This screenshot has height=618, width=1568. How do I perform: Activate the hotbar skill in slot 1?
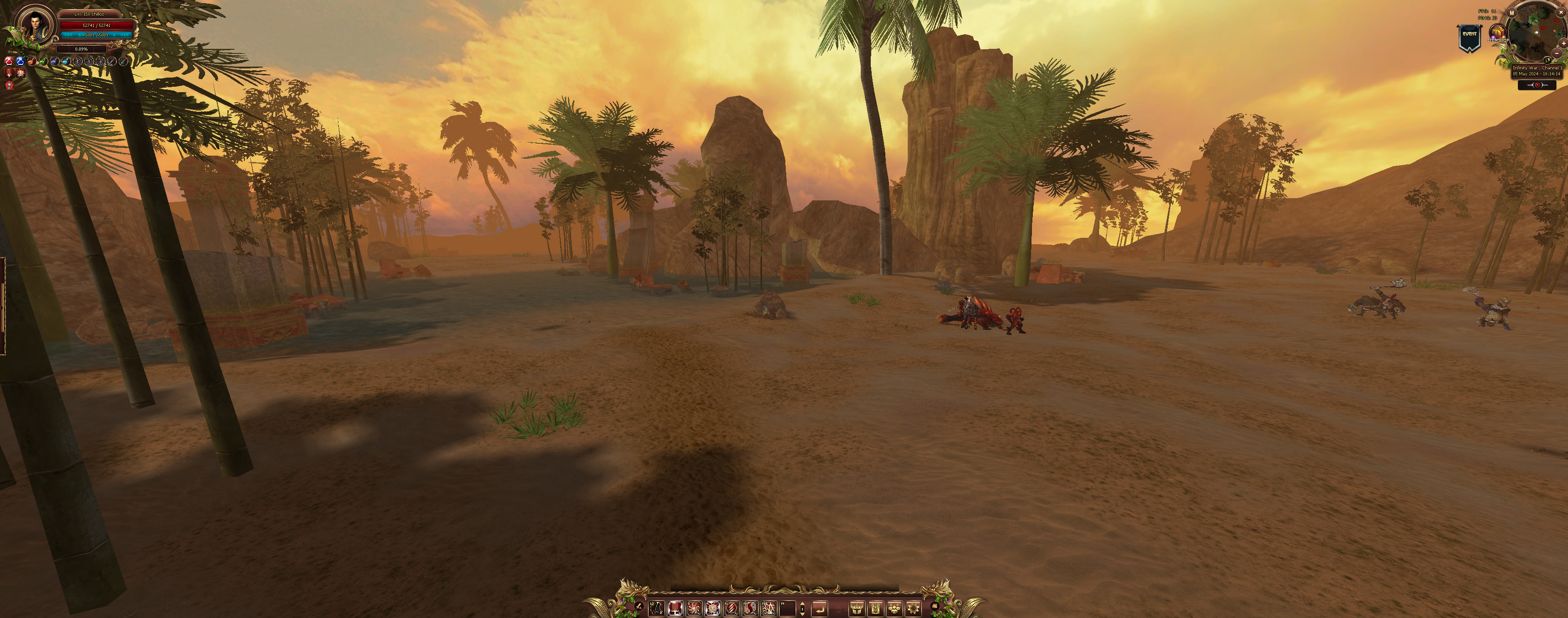(x=656, y=608)
